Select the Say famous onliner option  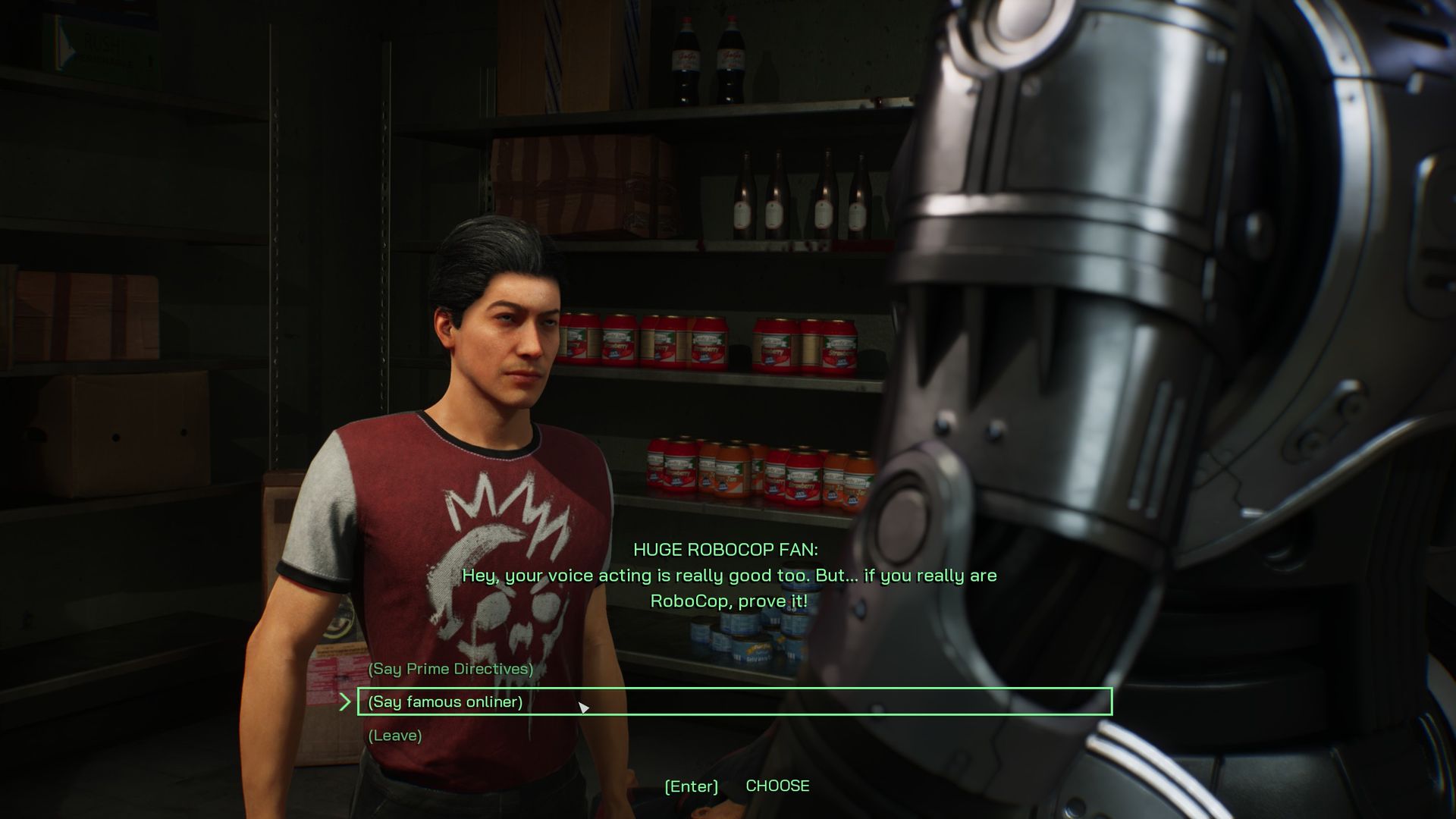[x=446, y=702]
